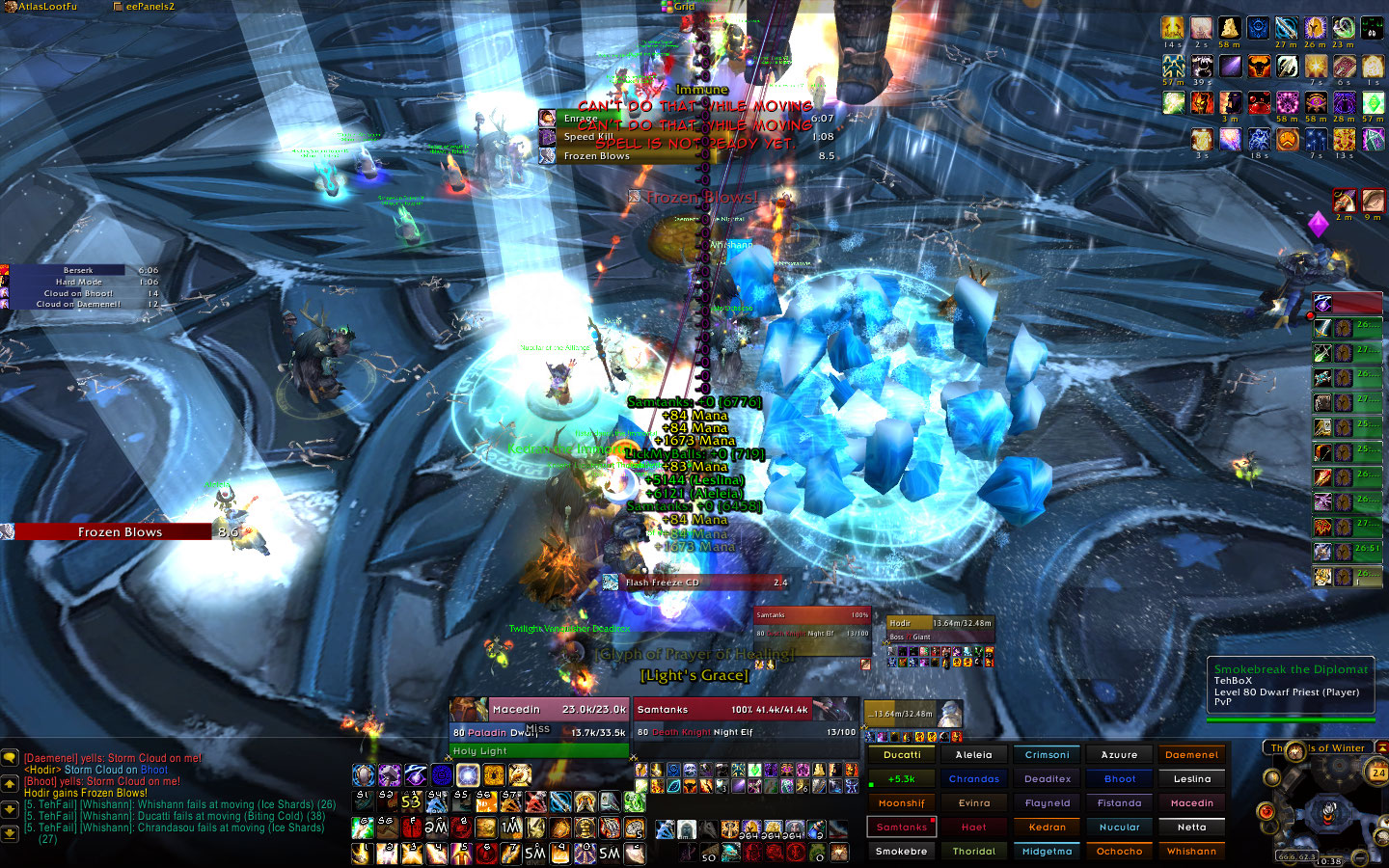Target Bhoot from the raid frames
Image resolution: width=1389 pixels, height=868 pixels.
click(1119, 779)
